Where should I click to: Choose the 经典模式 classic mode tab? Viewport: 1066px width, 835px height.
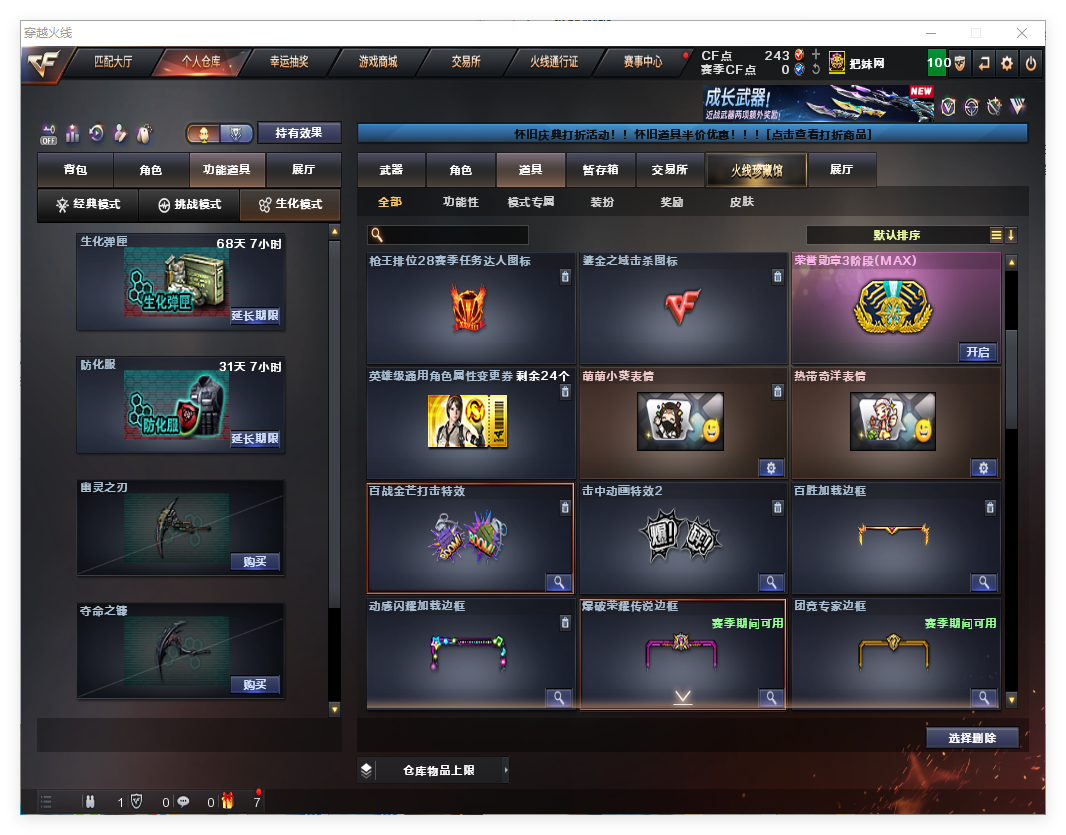(88, 204)
